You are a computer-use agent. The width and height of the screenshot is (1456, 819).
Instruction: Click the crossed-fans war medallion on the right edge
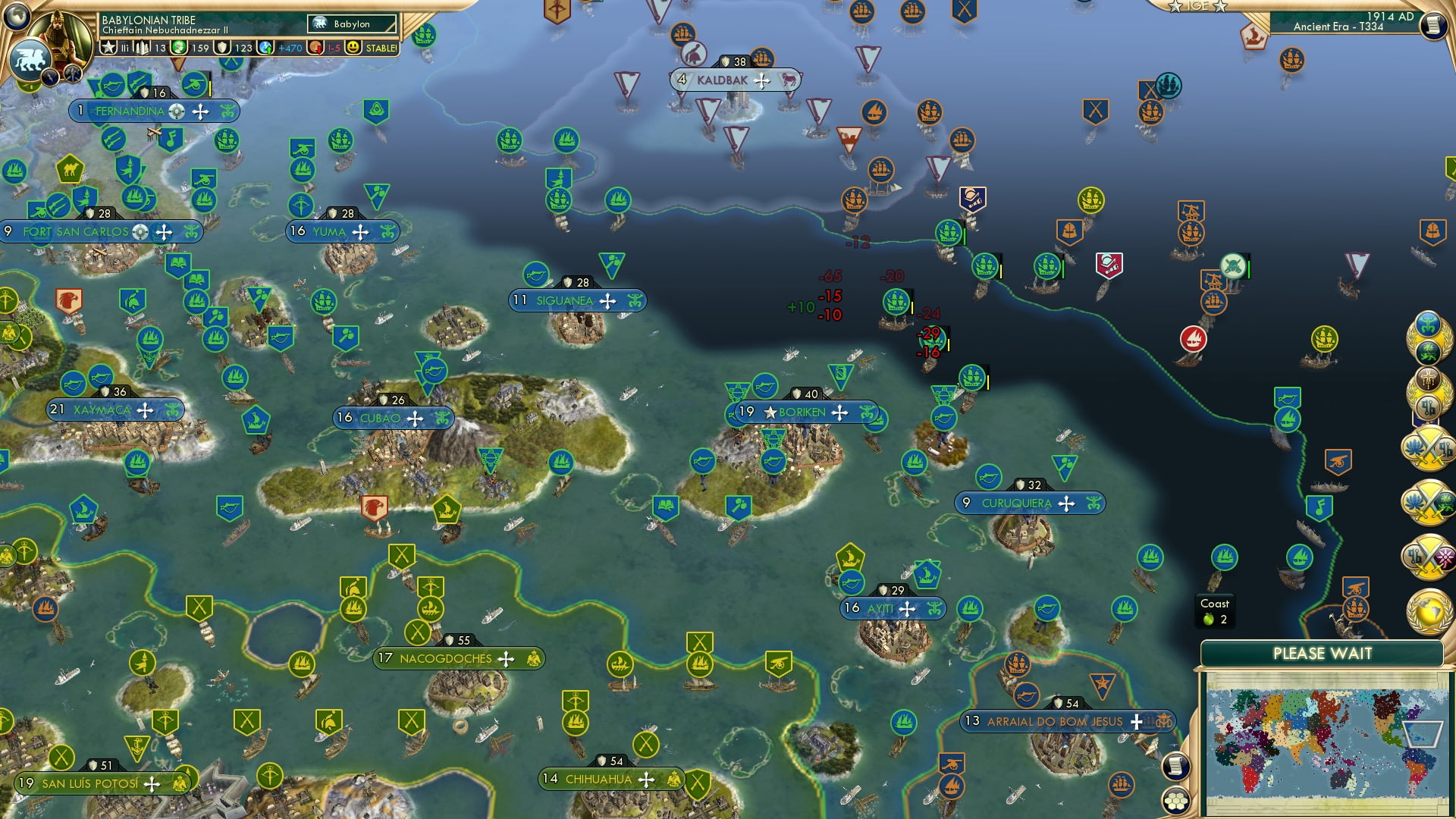coord(1432,449)
